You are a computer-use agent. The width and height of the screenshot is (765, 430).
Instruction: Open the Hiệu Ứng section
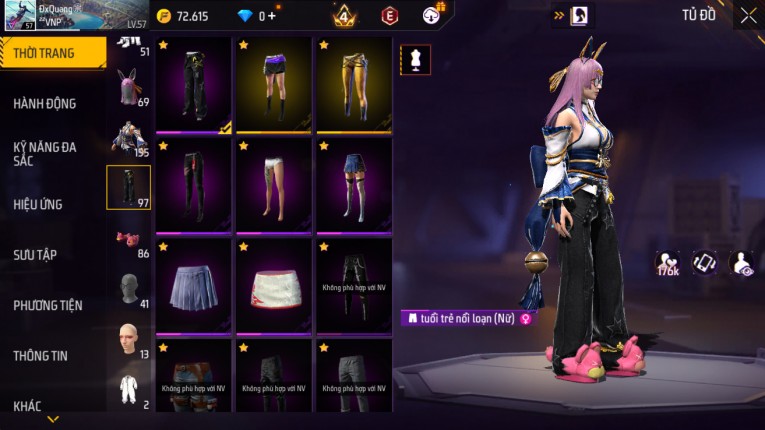(x=38, y=204)
